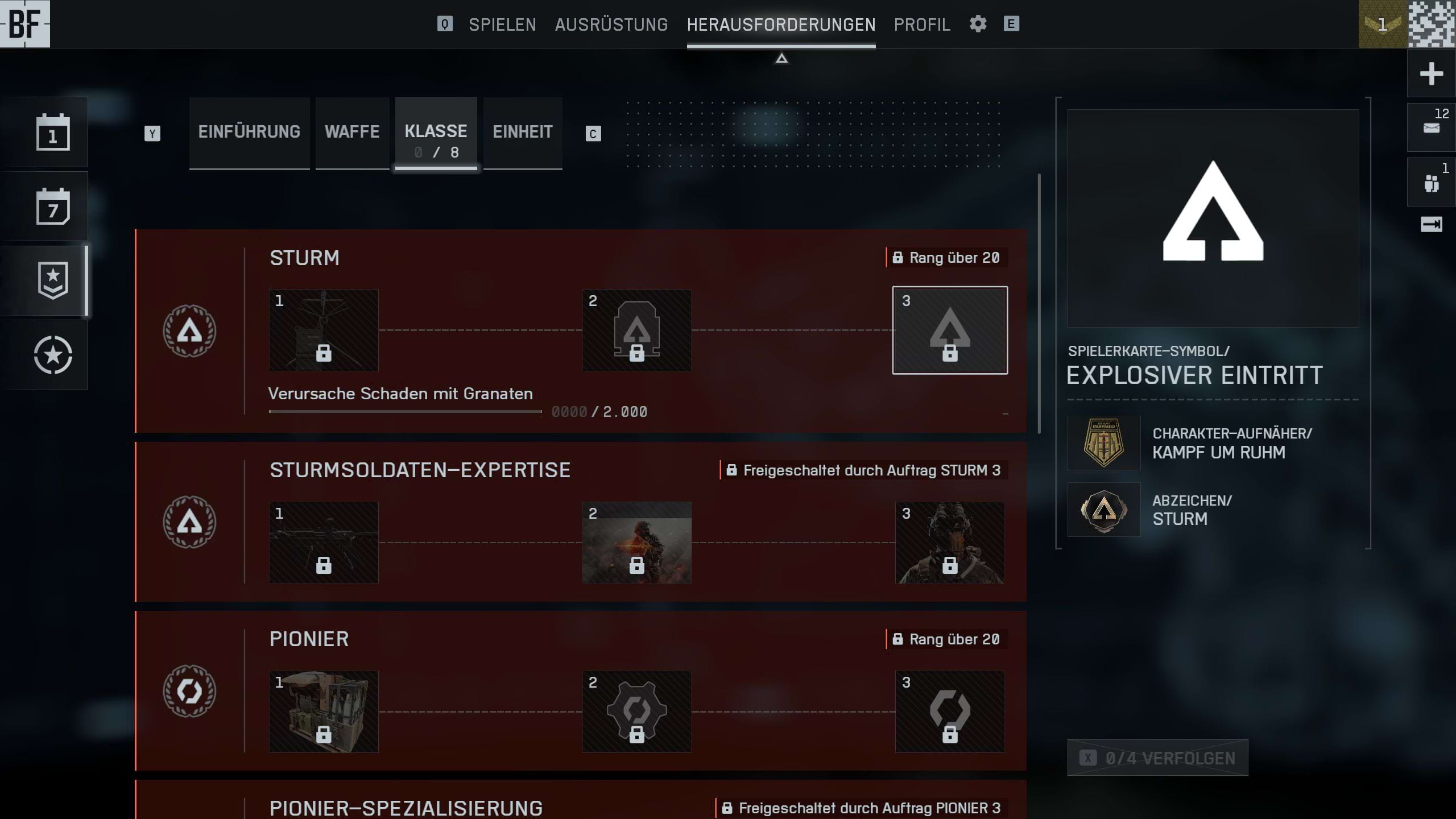The image size is (1456, 819).
Task: Open the Profil page
Action: point(922,24)
